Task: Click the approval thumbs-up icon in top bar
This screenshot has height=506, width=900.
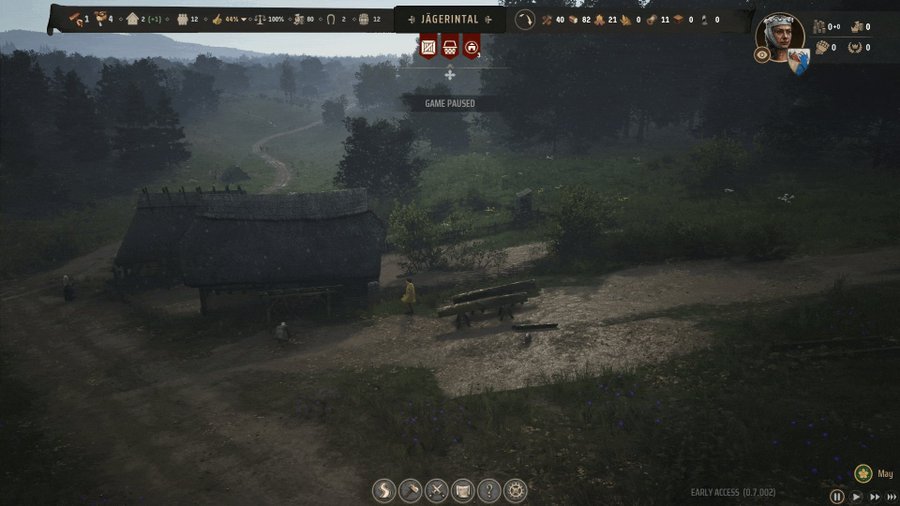Action: [x=217, y=19]
